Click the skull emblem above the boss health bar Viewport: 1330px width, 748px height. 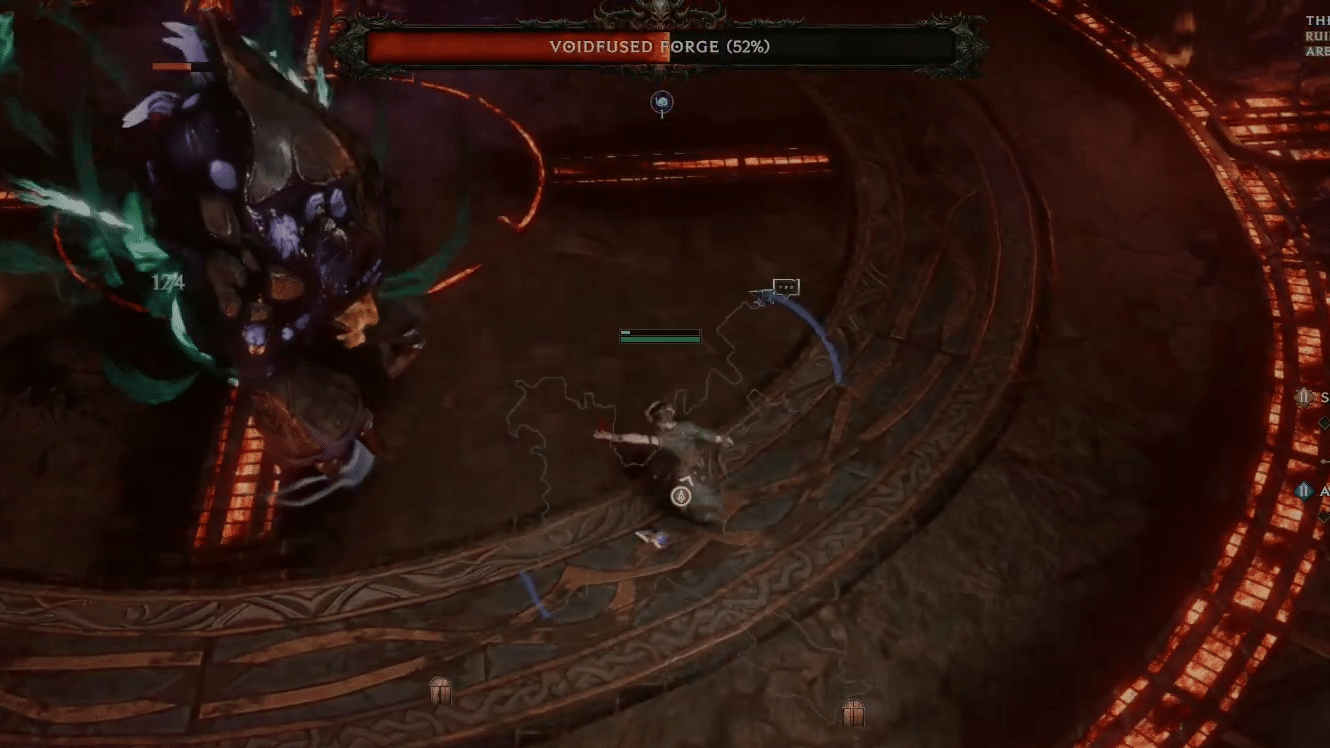tap(662, 12)
